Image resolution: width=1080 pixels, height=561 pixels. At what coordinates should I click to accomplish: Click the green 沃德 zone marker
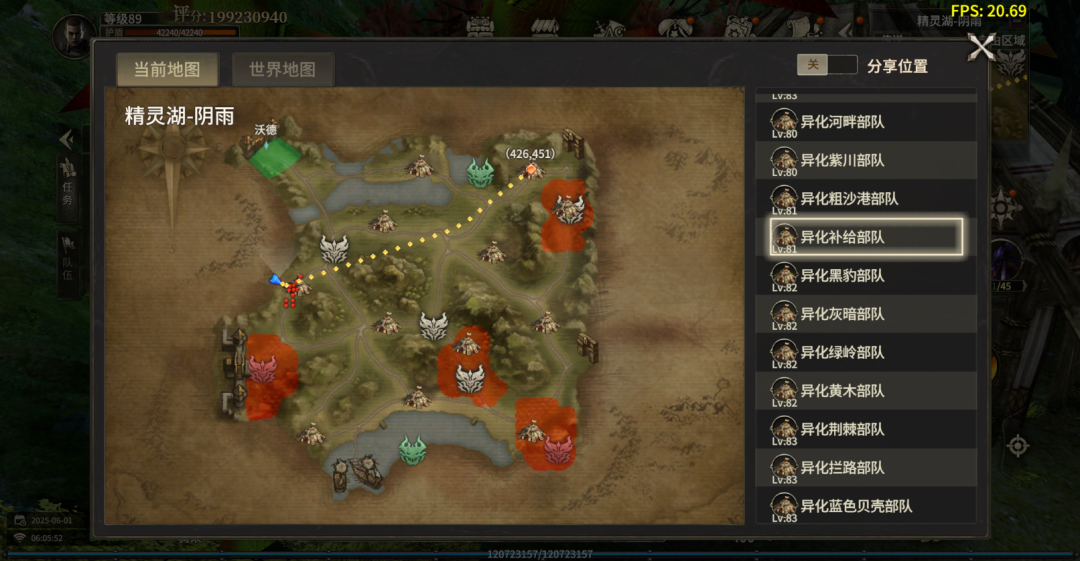(273, 158)
